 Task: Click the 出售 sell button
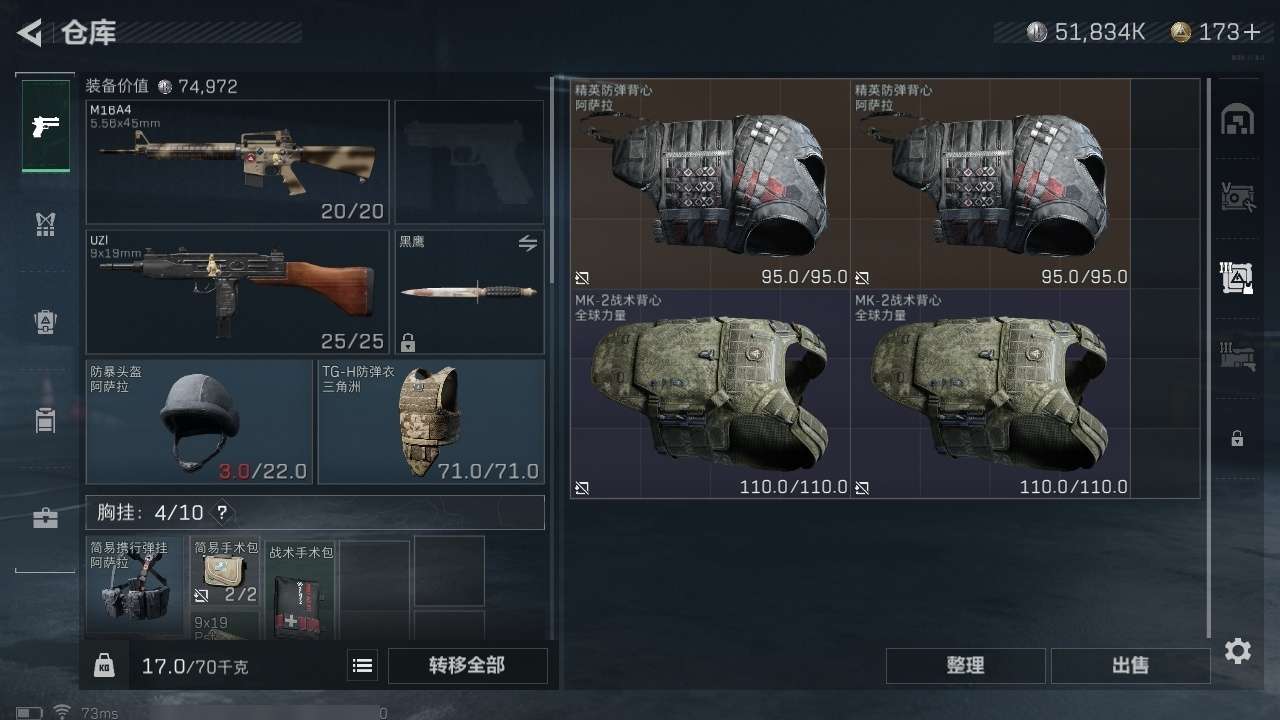tap(1130, 666)
